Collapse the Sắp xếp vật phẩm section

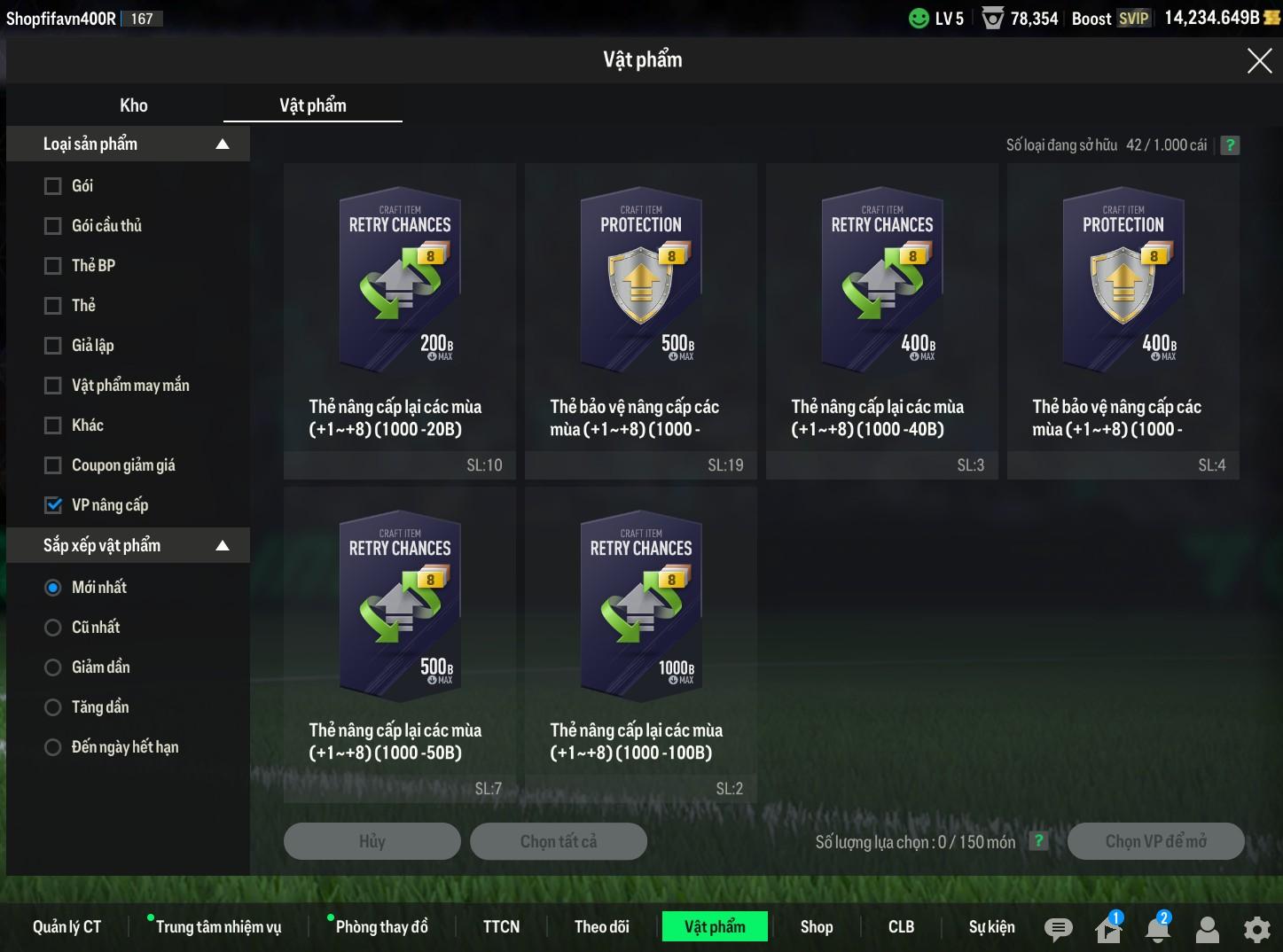point(223,546)
